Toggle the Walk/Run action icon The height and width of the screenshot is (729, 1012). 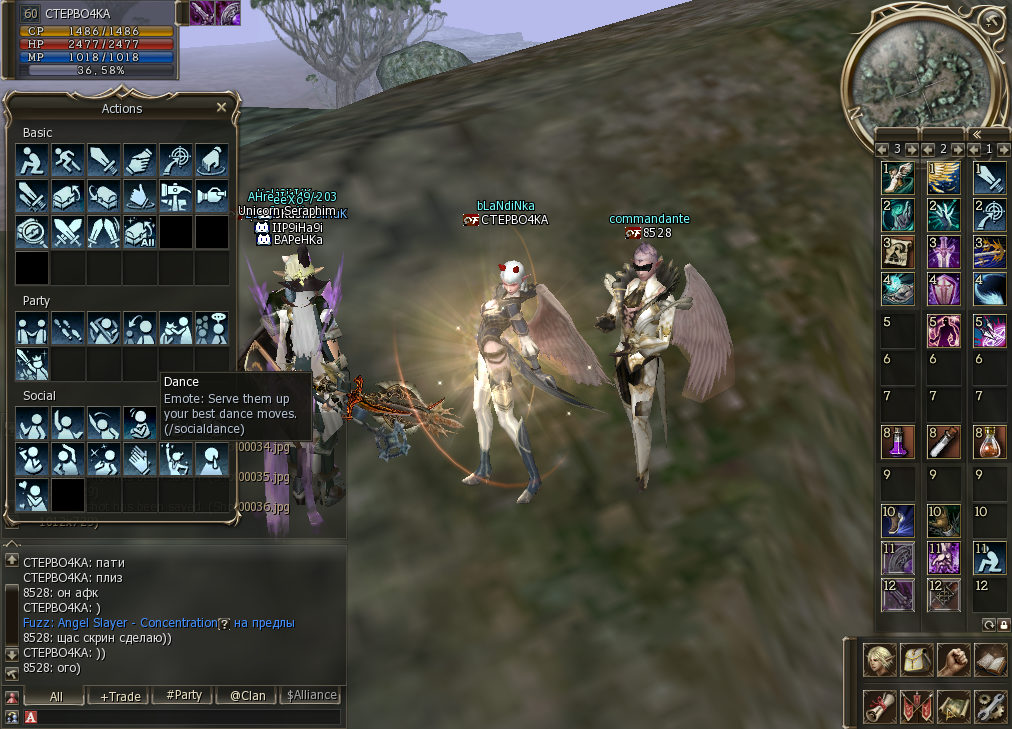pos(67,160)
